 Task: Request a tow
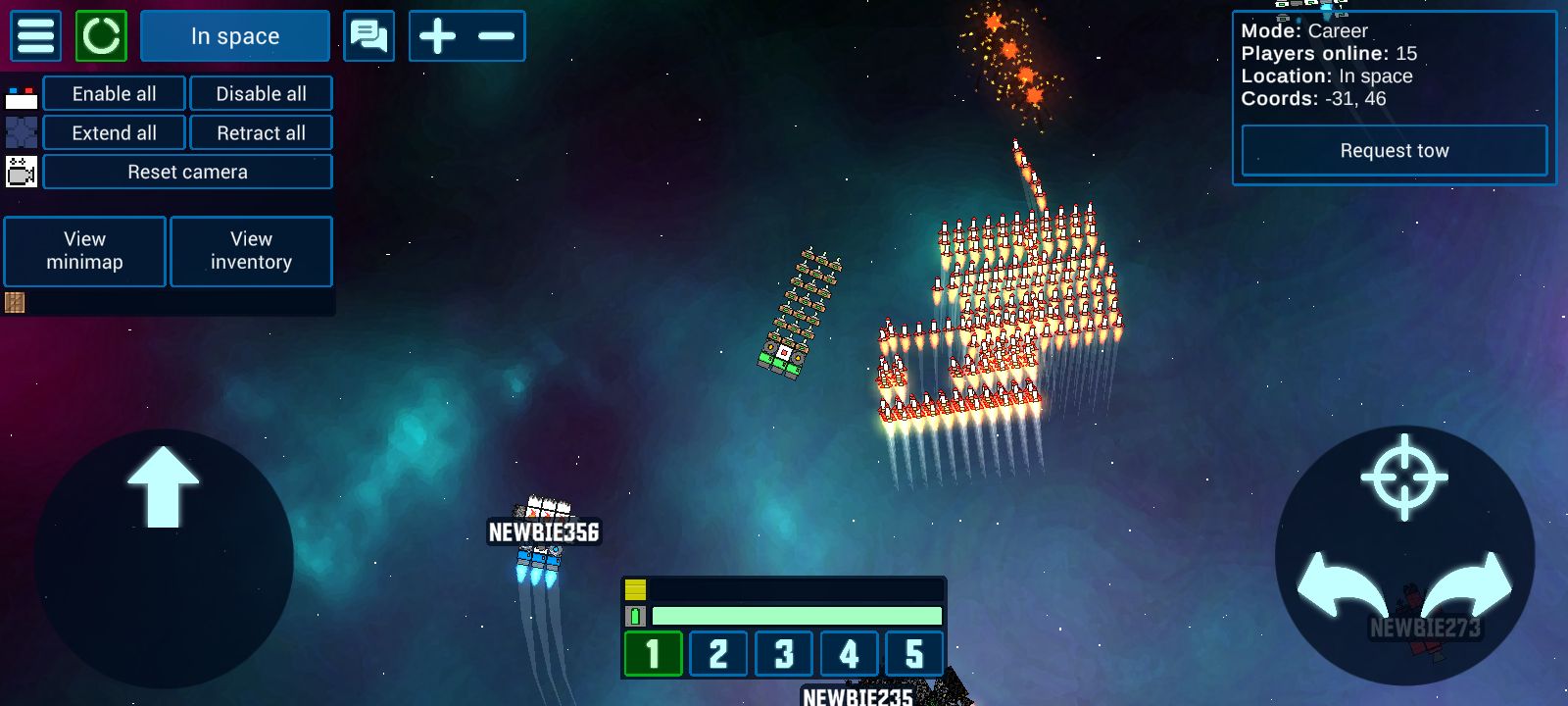1394,151
